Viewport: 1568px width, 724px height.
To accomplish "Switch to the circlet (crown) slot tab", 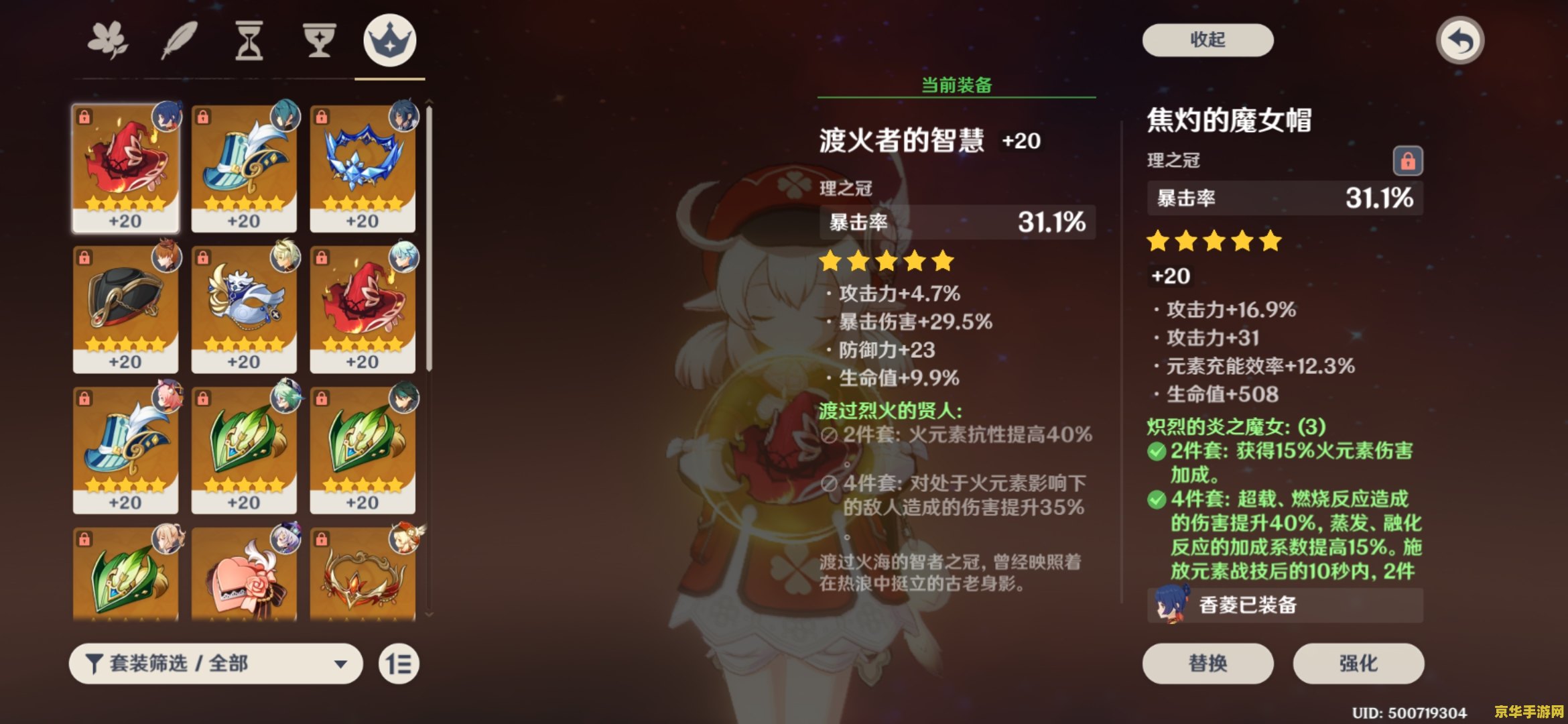I will point(391,40).
